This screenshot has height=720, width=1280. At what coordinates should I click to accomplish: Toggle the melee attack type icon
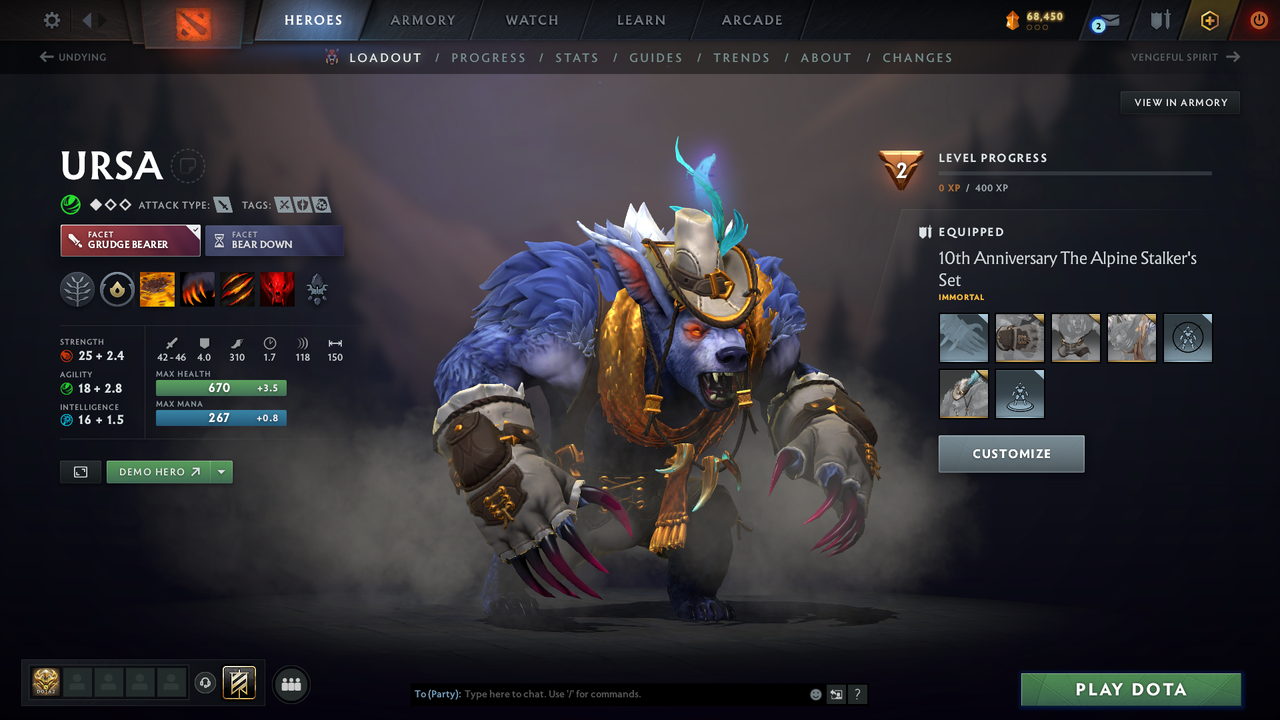coord(222,204)
